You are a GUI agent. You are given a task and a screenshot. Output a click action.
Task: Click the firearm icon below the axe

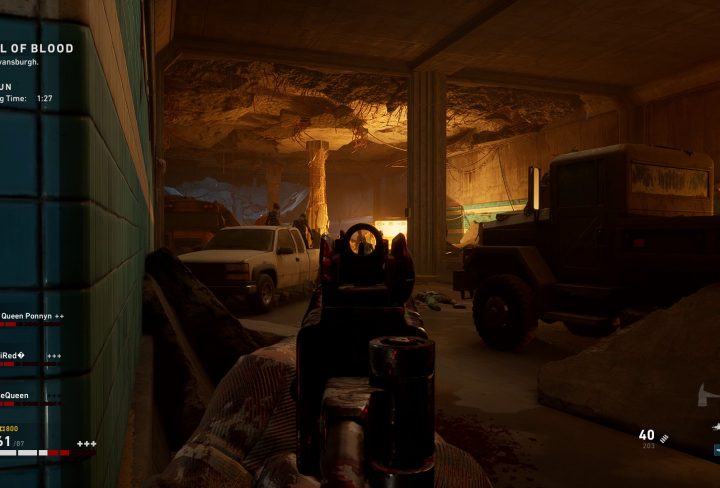point(714,425)
